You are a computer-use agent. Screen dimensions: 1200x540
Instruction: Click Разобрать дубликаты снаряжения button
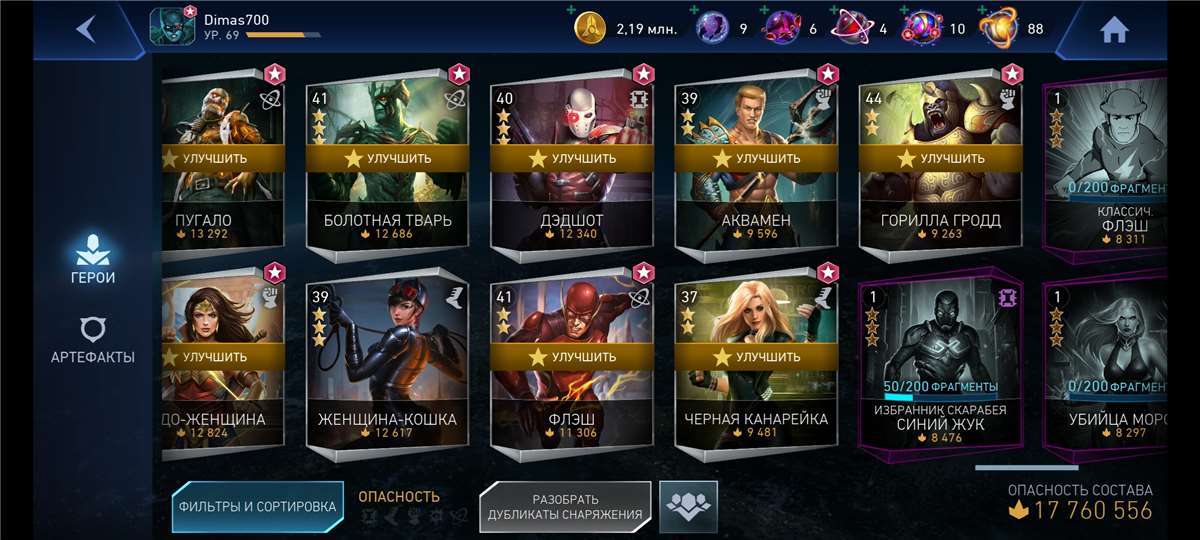(x=565, y=507)
